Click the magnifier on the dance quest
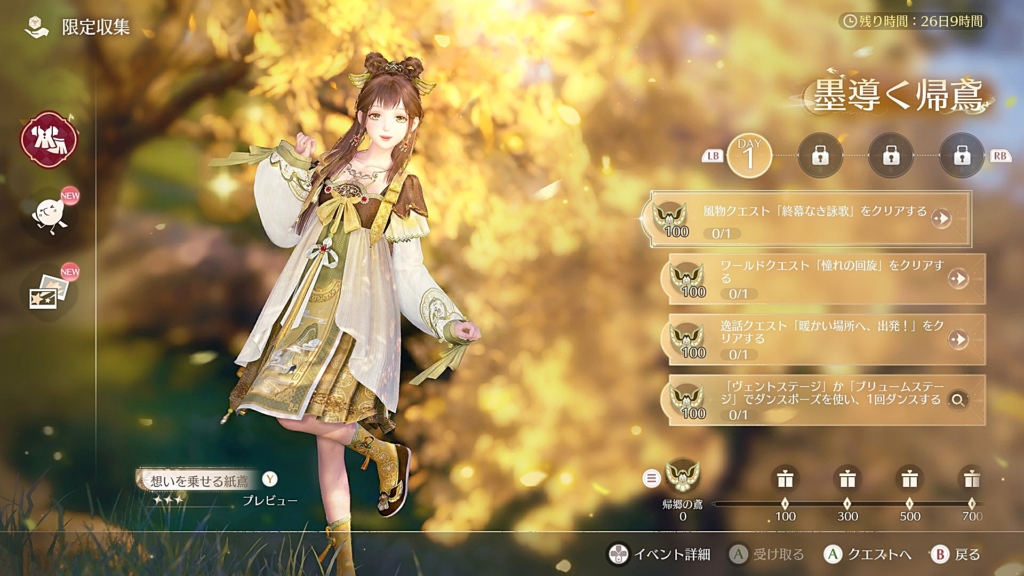The width and height of the screenshot is (1024, 576). click(x=958, y=400)
